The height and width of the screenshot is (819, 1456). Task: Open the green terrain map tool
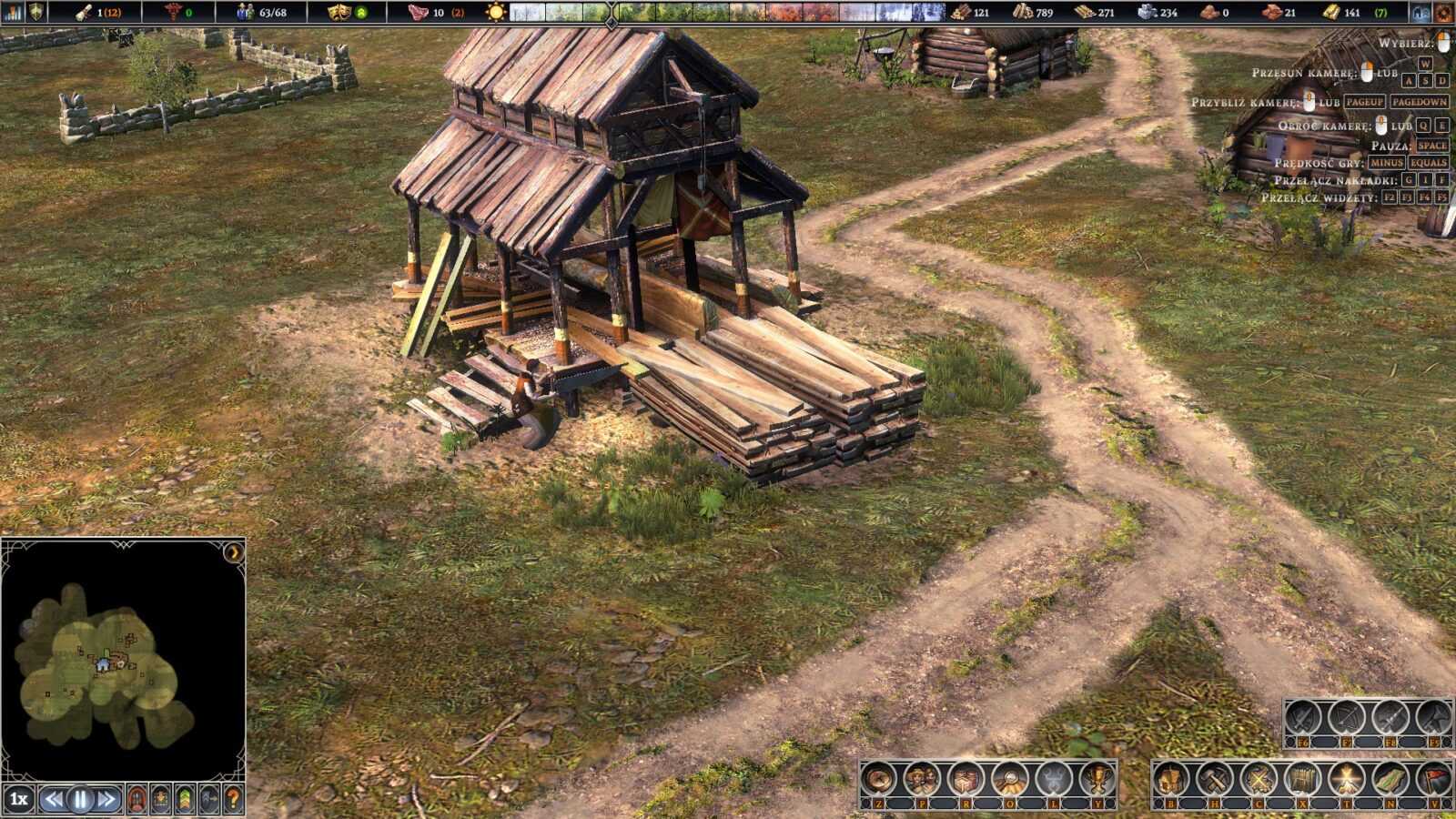point(1390,780)
